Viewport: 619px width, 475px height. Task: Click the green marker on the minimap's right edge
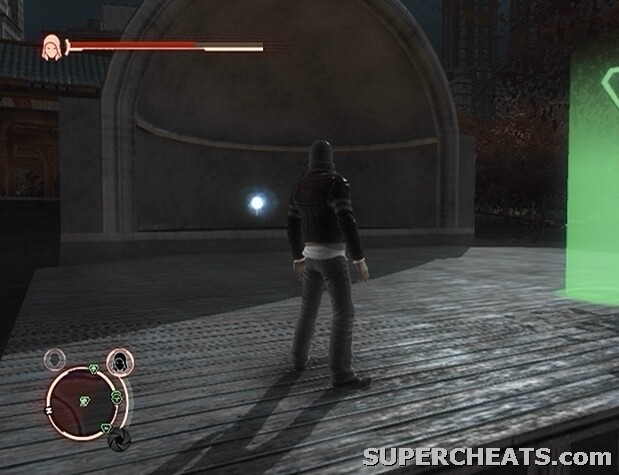coord(117,397)
